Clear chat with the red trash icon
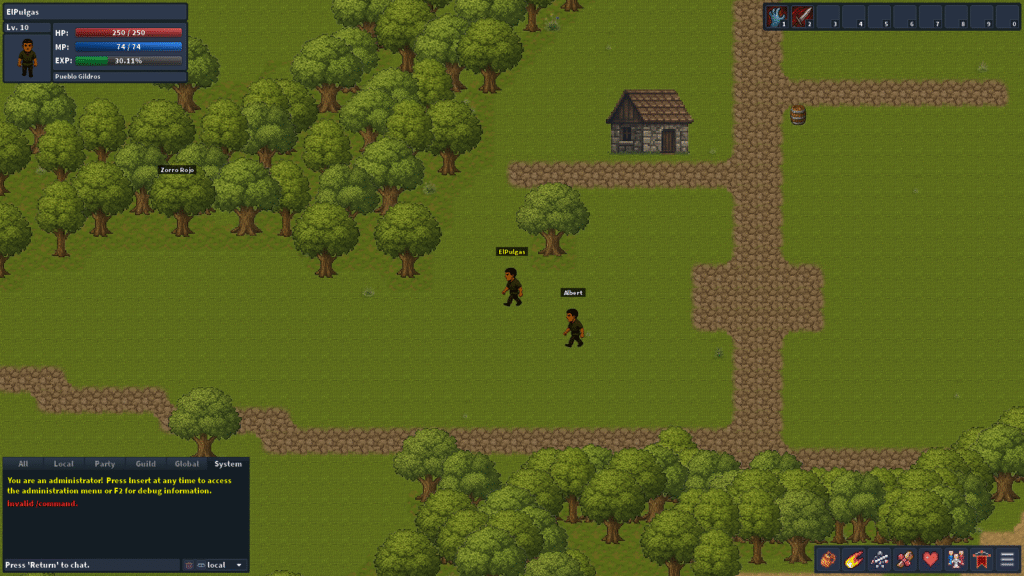The image size is (1024, 576). (x=189, y=565)
